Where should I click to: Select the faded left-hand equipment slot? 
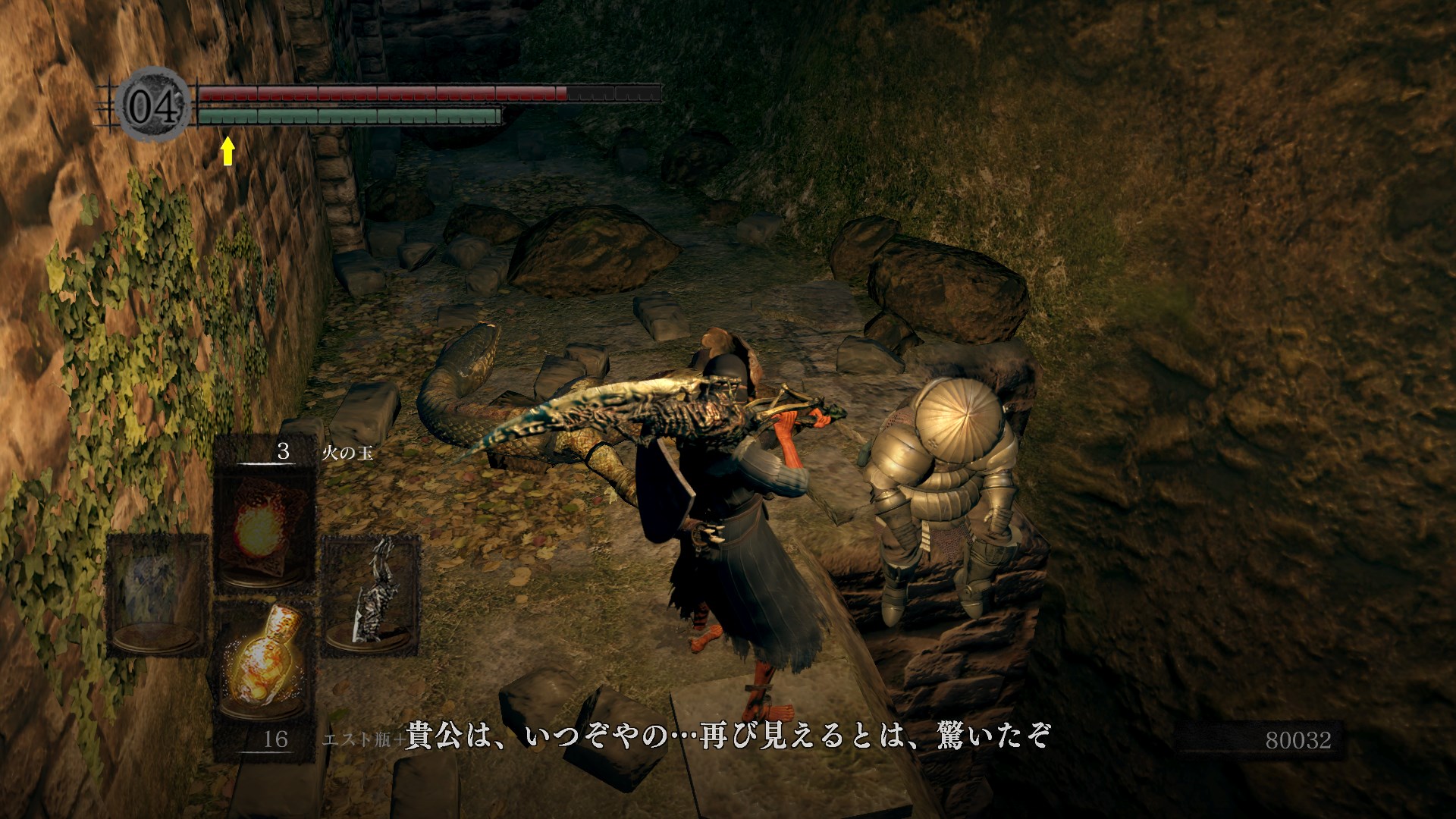point(158,595)
